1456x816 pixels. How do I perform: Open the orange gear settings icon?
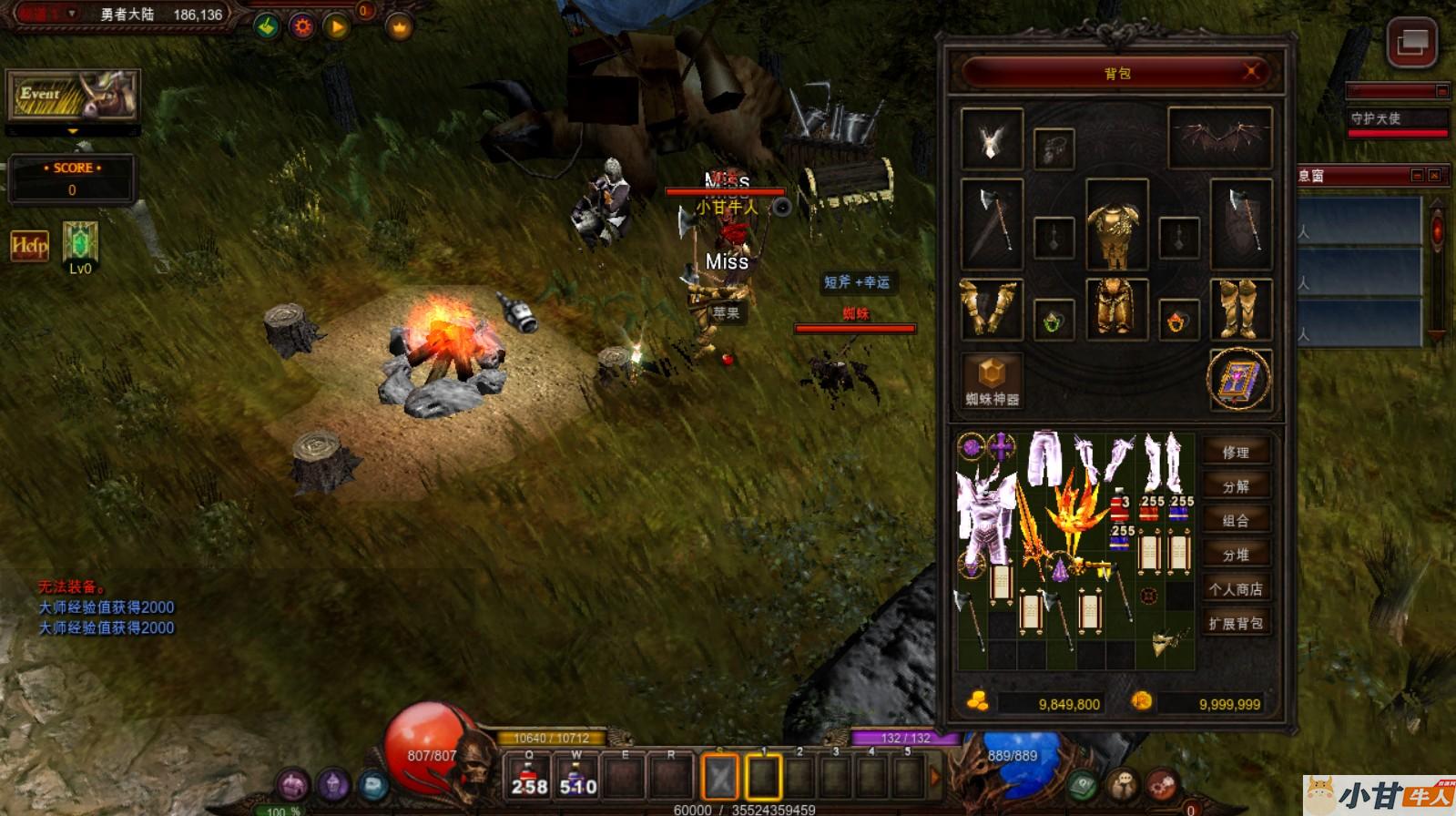click(x=302, y=27)
